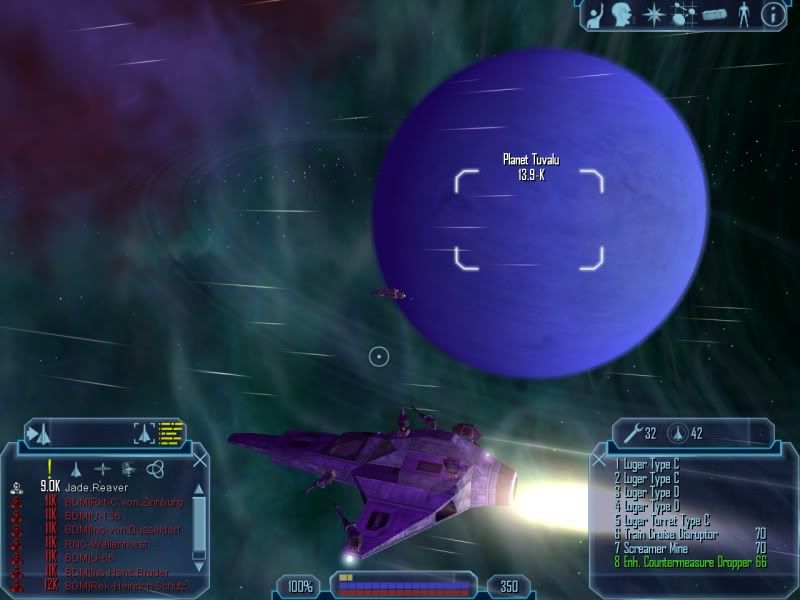The image size is (800, 600).
Task: Open the reputation figure icon
Action: coord(743,15)
